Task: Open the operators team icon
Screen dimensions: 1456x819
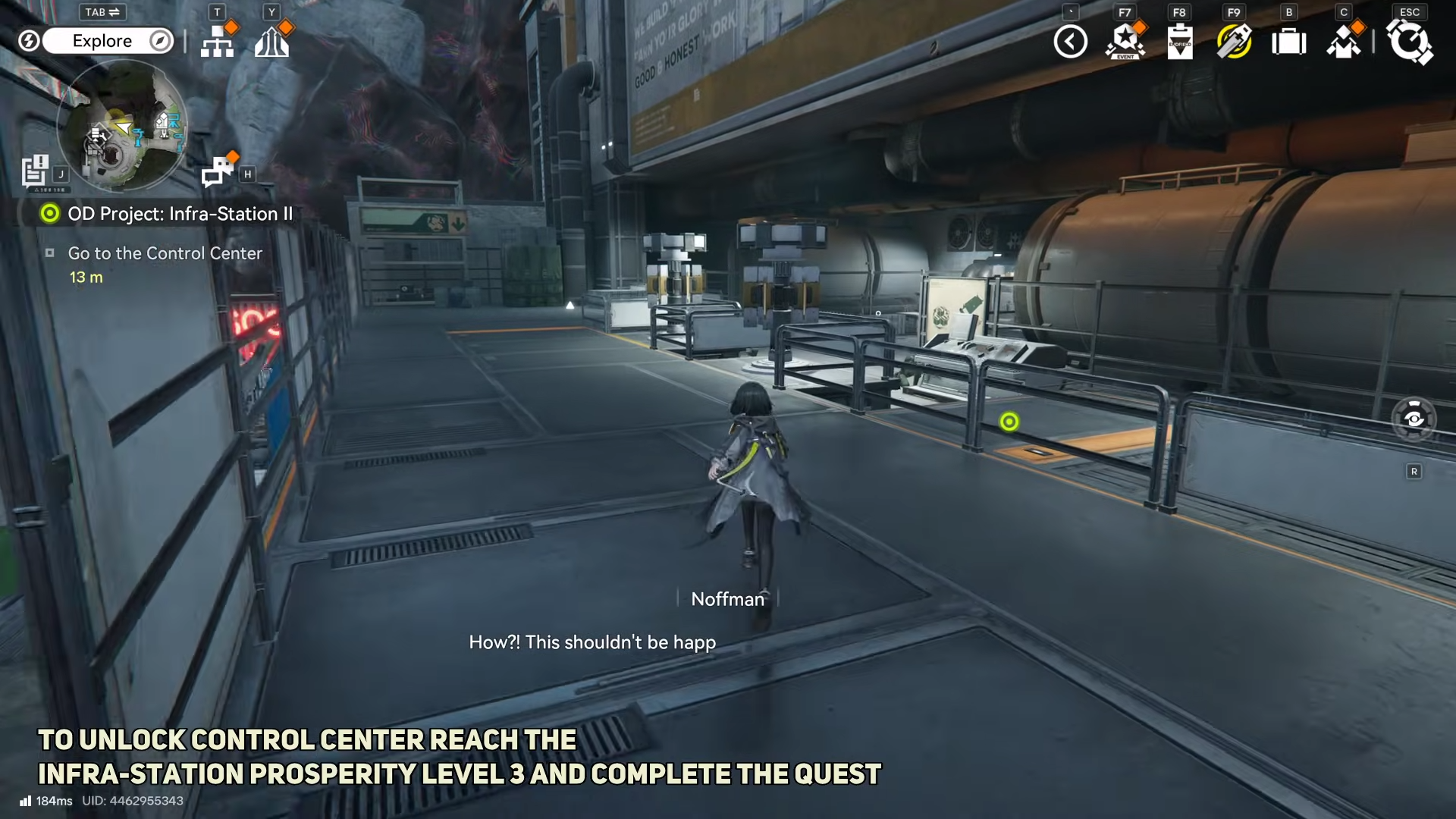Action: [x=1343, y=42]
